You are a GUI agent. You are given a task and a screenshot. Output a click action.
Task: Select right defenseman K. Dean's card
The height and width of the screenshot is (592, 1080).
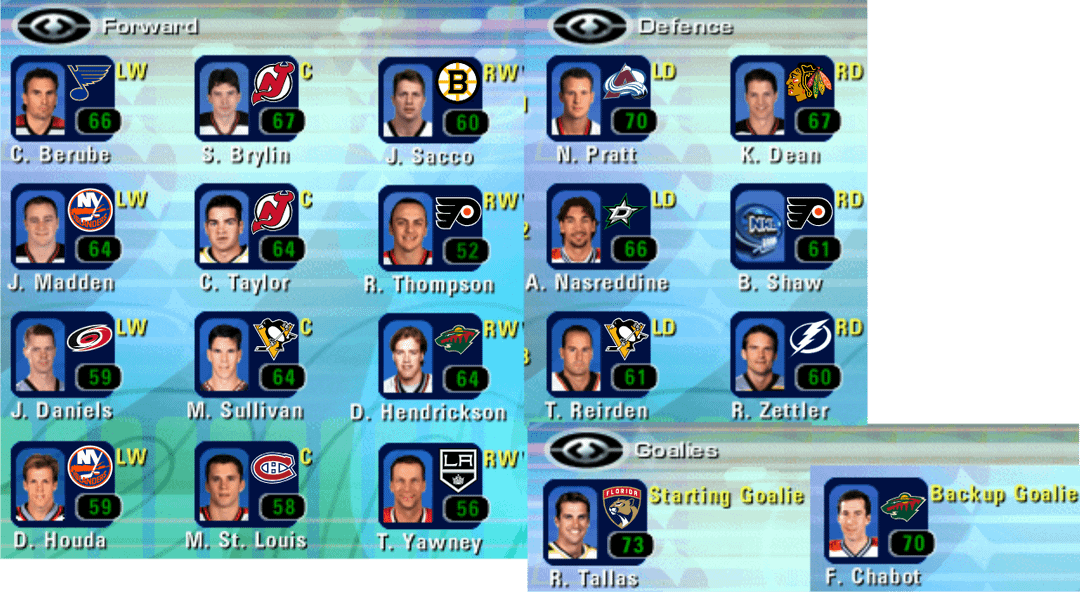783,98
